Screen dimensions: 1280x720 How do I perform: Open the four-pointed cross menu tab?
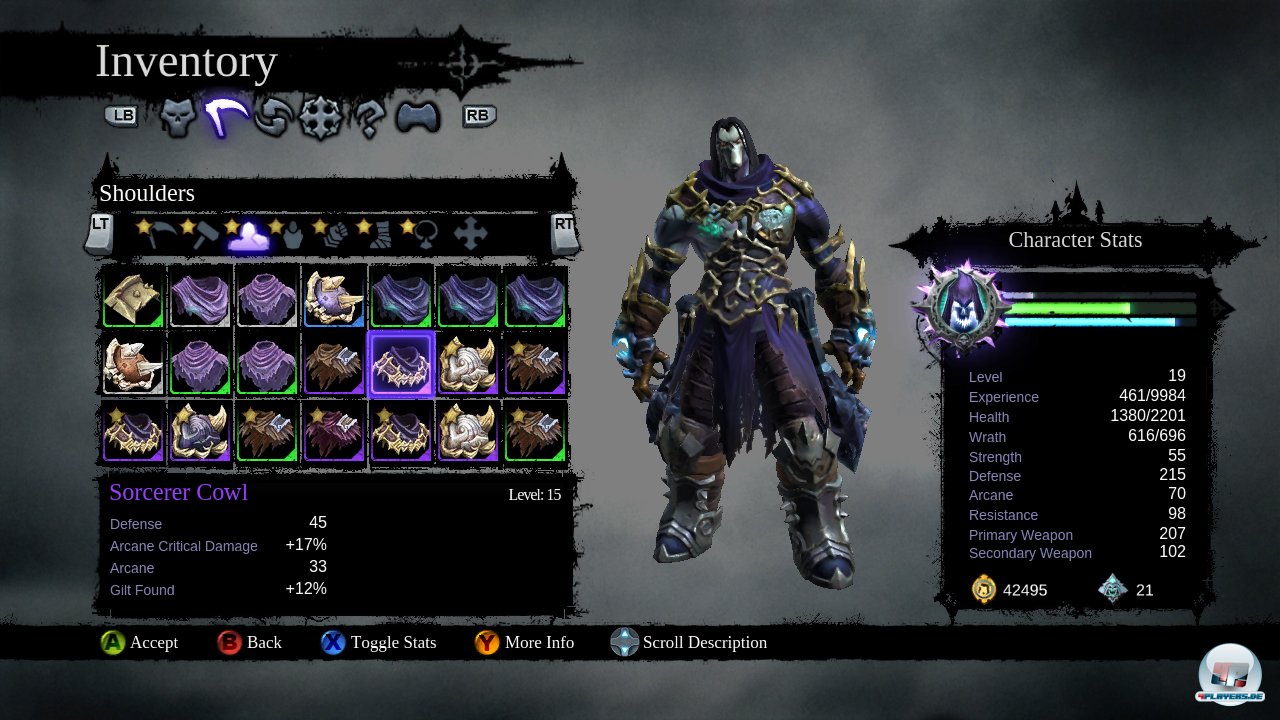tap(321, 118)
